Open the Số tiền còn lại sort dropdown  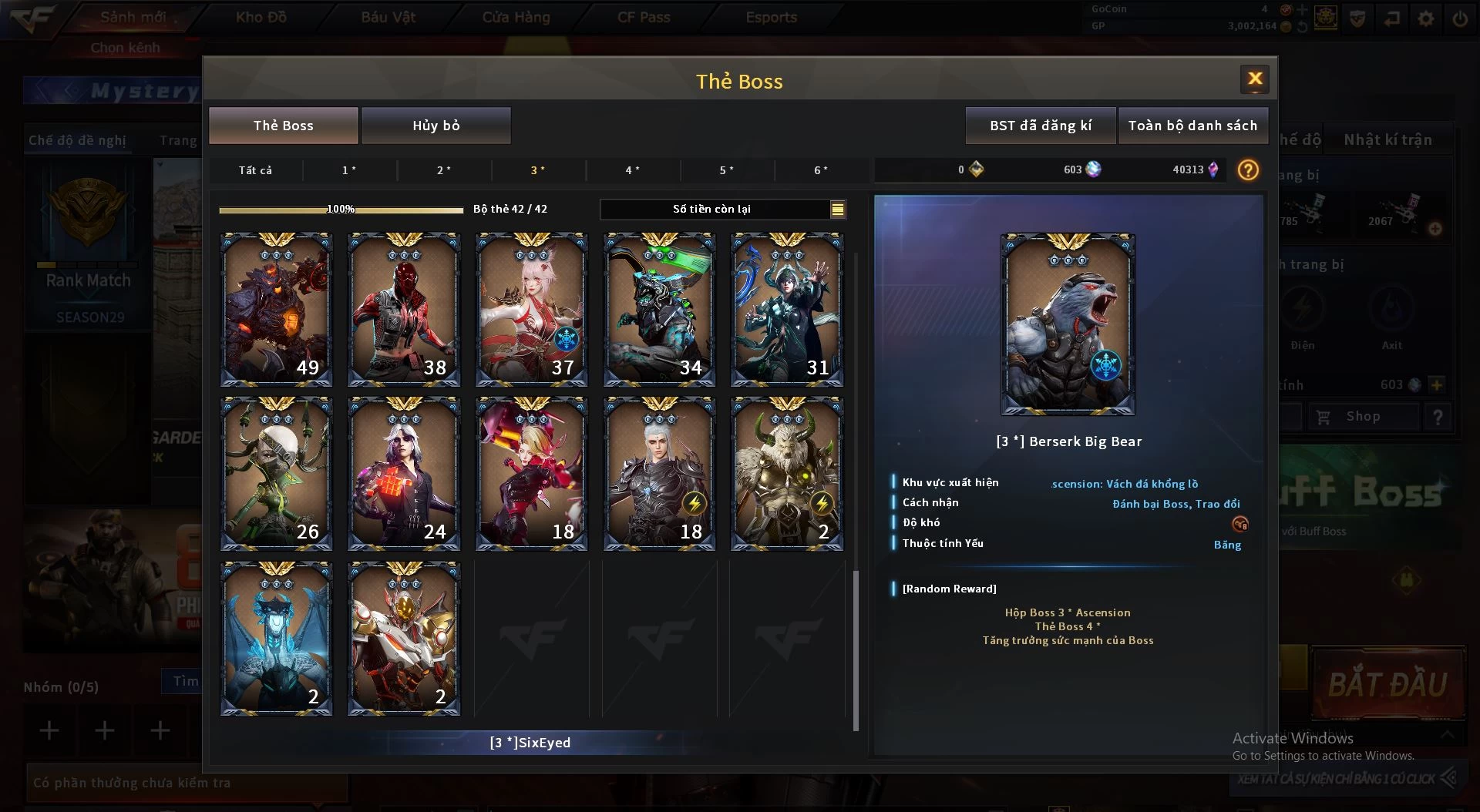click(837, 209)
